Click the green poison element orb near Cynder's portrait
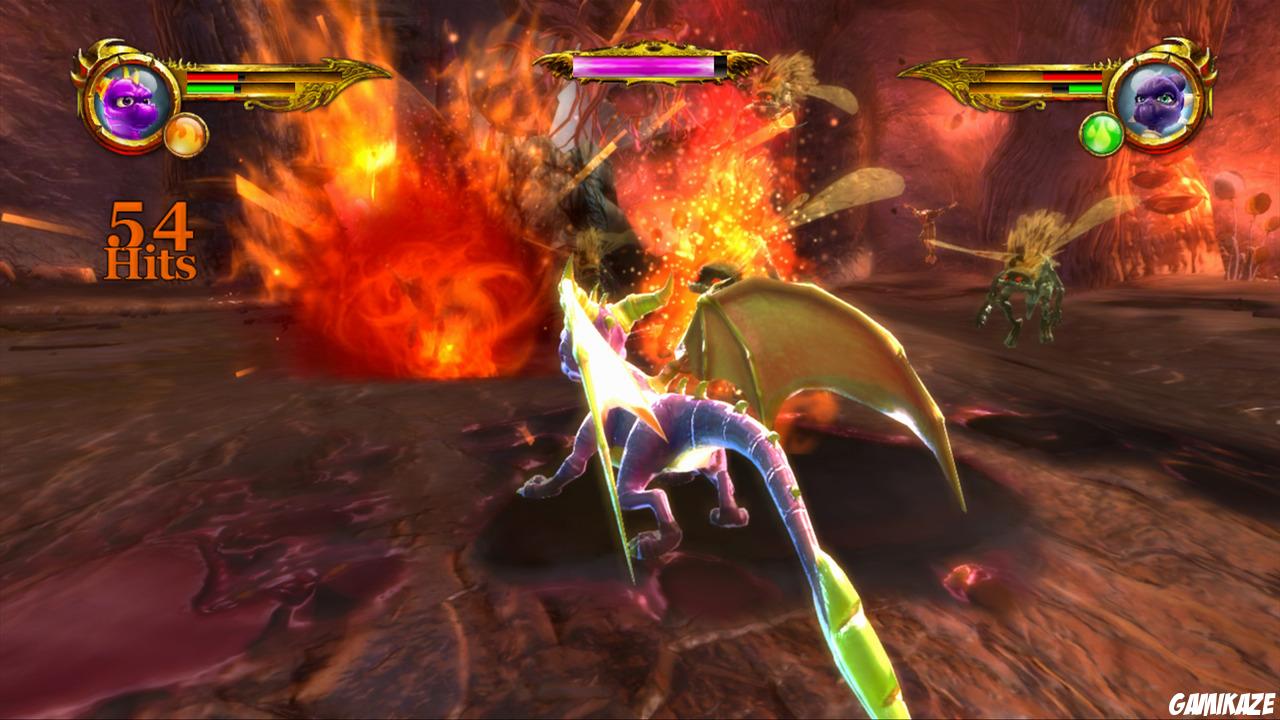This screenshot has width=1280, height=720. point(1103,133)
